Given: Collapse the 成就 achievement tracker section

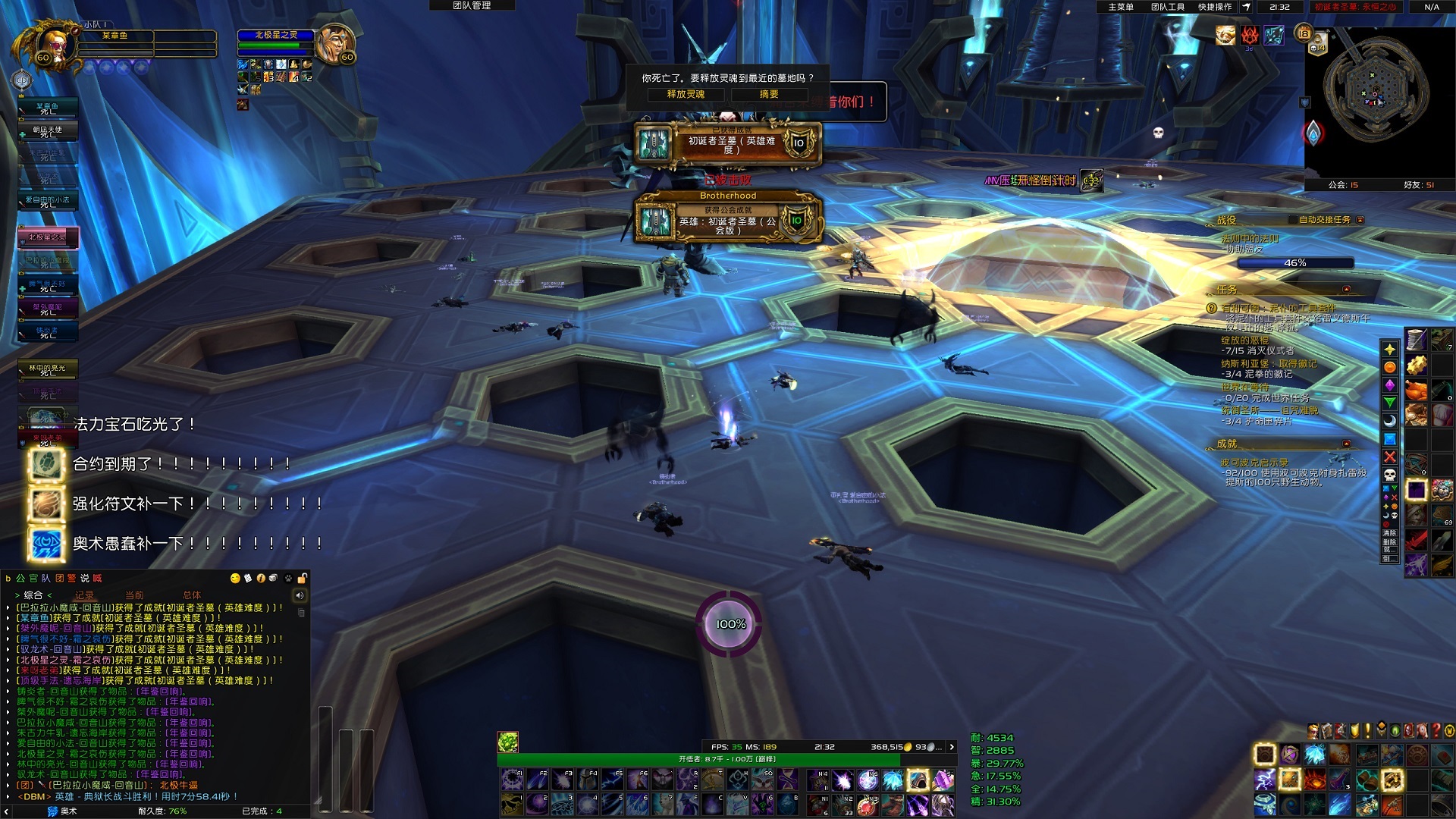Looking at the screenshot, I should tap(1346, 444).
